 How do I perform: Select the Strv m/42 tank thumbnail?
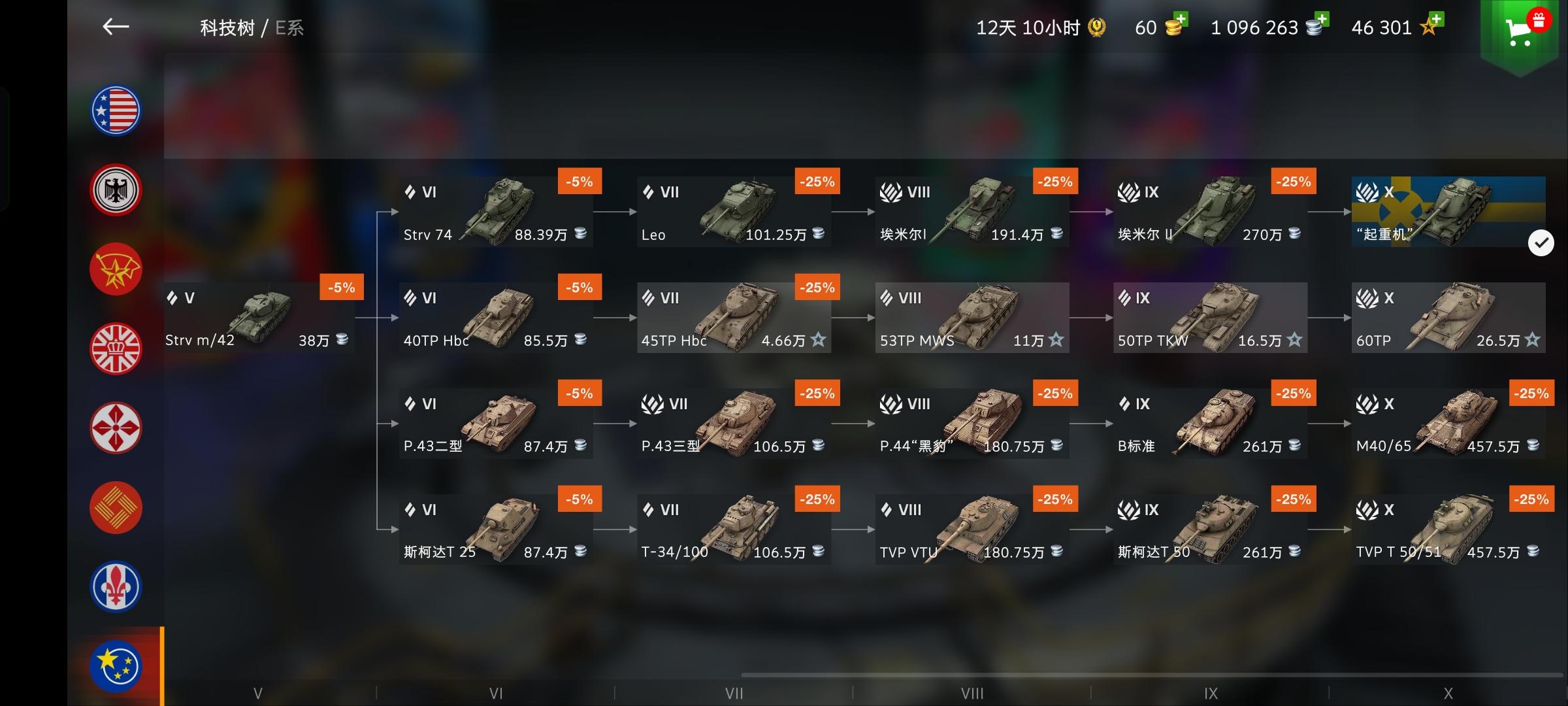(x=259, y=314)
